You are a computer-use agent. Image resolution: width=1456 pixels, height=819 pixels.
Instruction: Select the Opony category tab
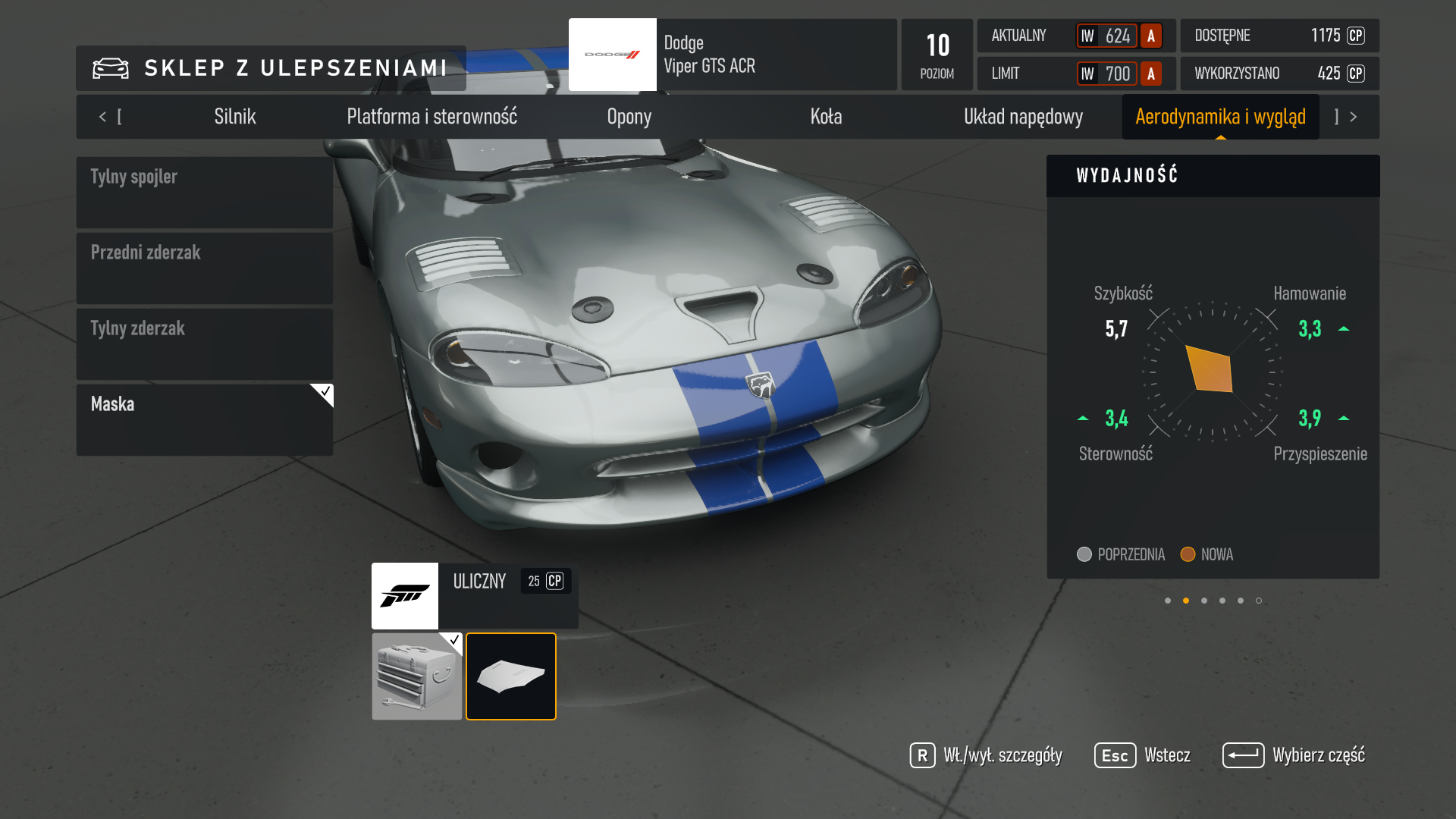[629, 117]
